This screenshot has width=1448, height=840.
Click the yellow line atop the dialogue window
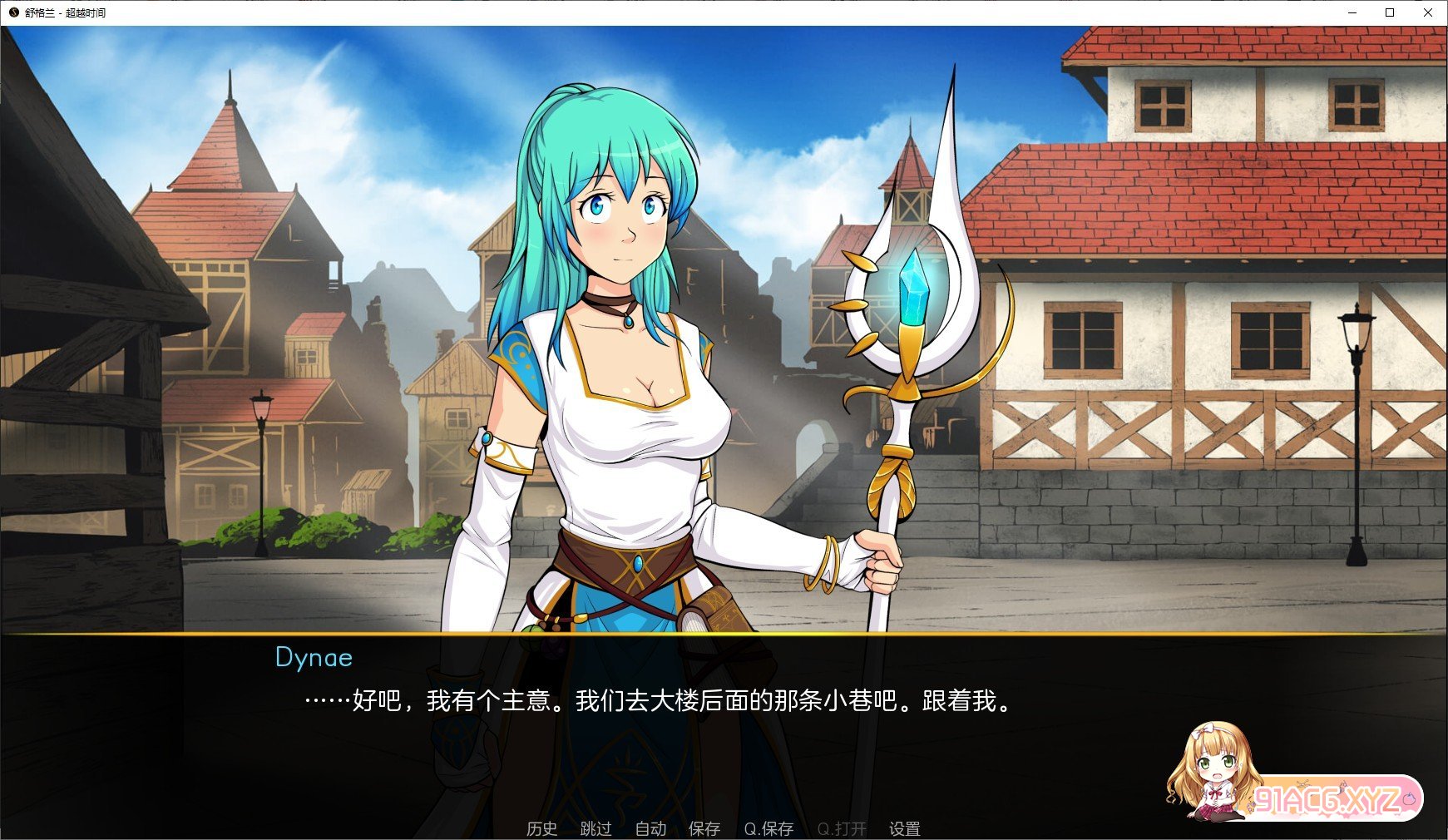pyautogui.click(x=724, y=636)
